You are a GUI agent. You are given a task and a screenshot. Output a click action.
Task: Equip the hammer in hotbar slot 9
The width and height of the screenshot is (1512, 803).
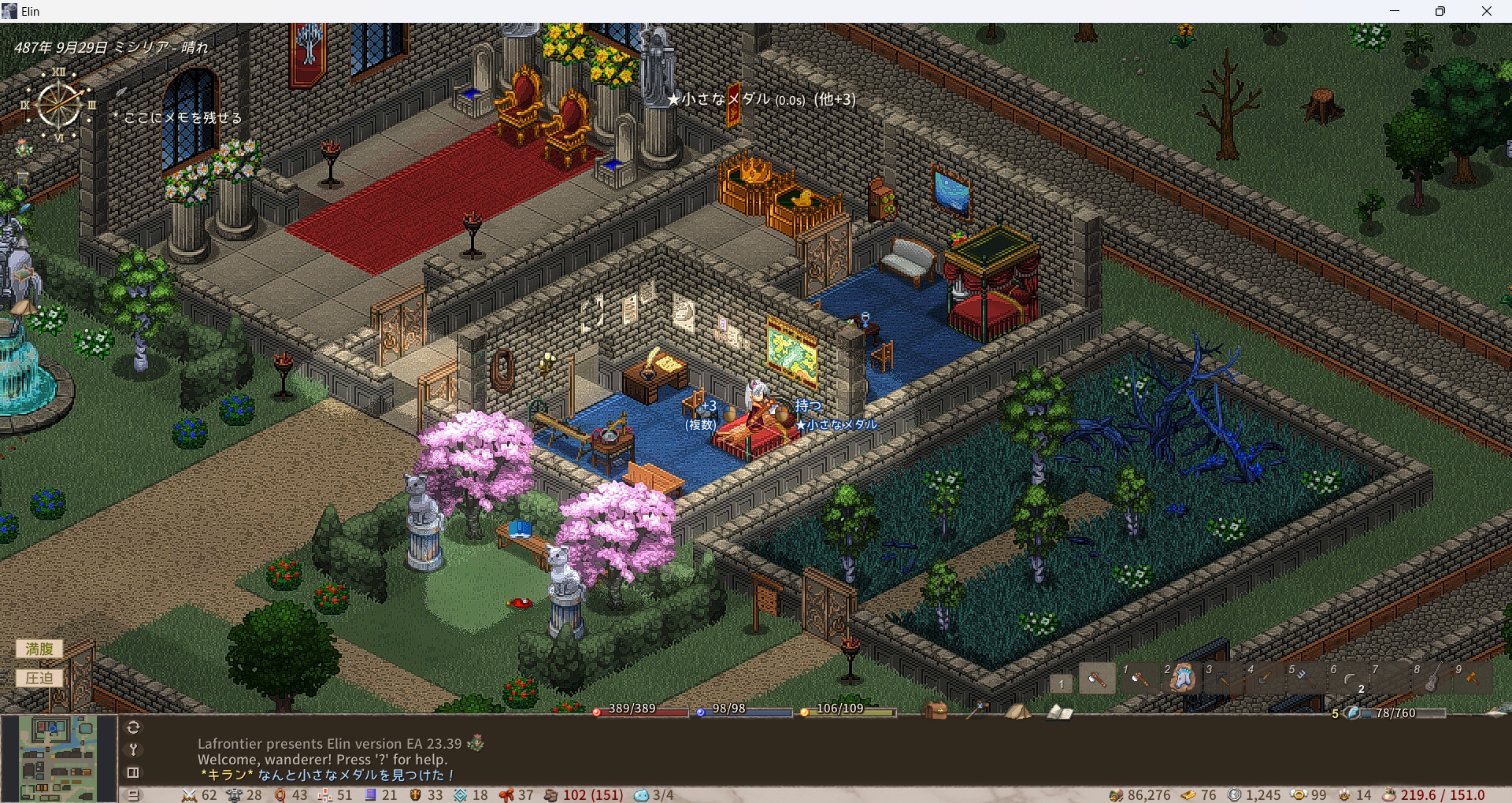pos(1471,678)
